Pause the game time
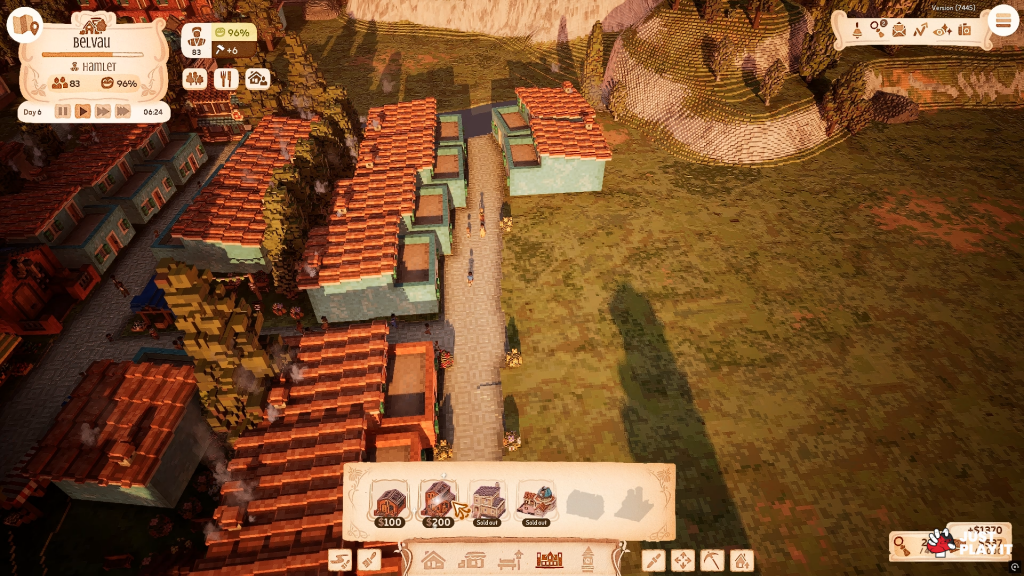 pyautogui.click(x=63, y=111)
